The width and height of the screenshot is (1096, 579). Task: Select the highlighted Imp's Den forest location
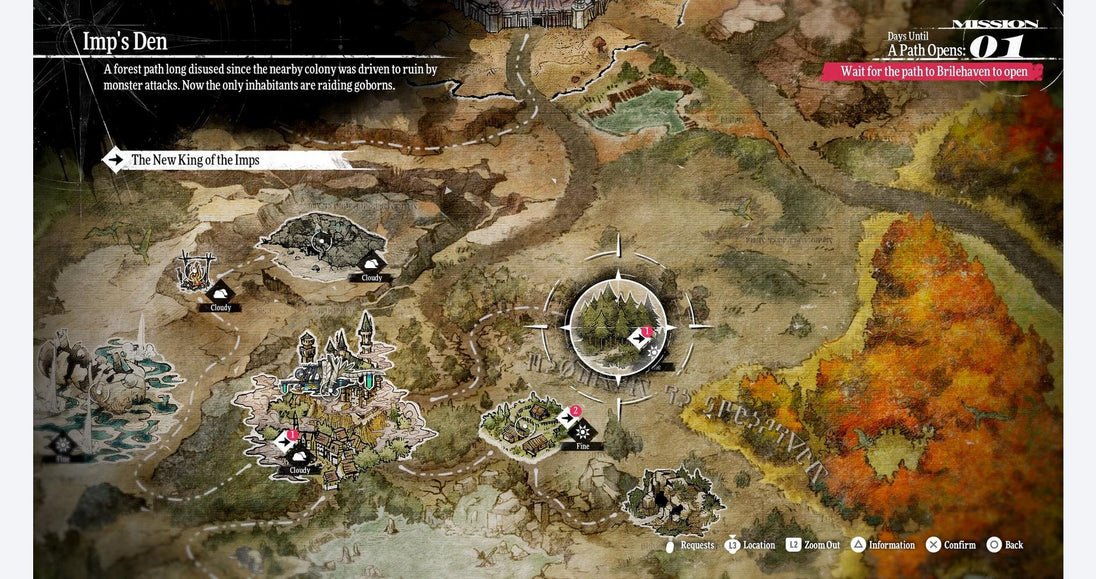[616, 326]
